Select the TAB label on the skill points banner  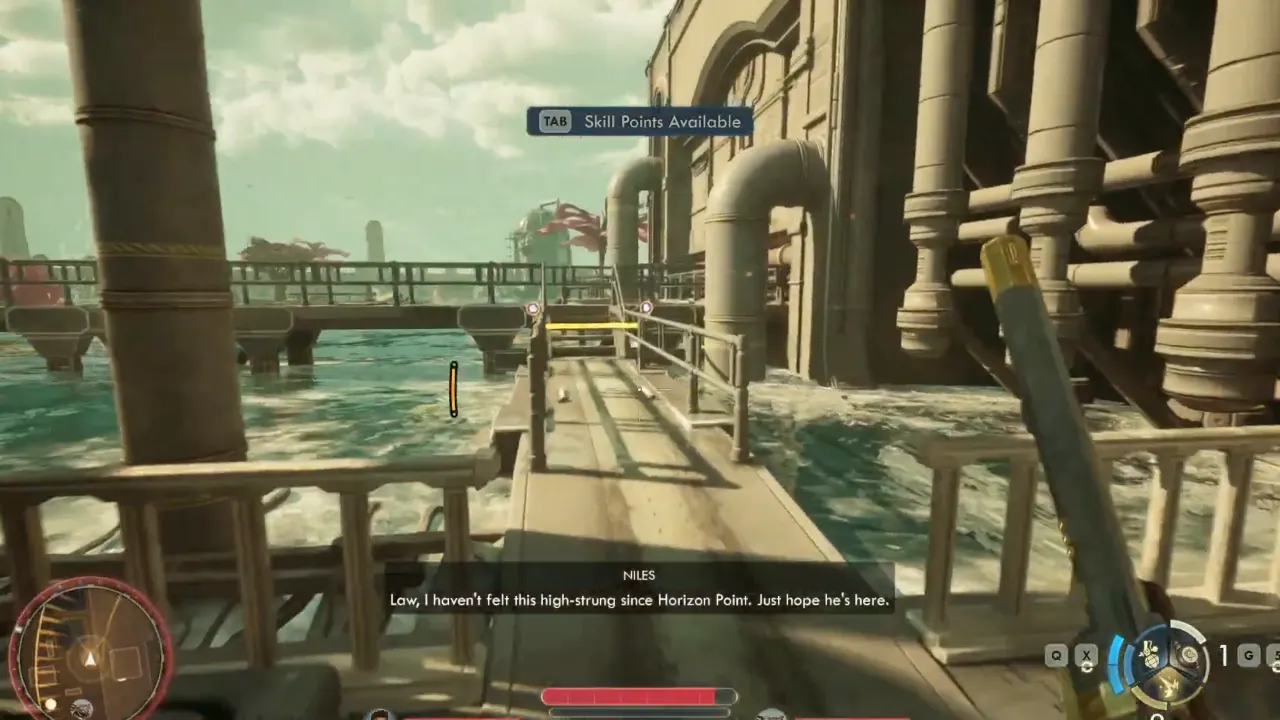coord(555,121)
